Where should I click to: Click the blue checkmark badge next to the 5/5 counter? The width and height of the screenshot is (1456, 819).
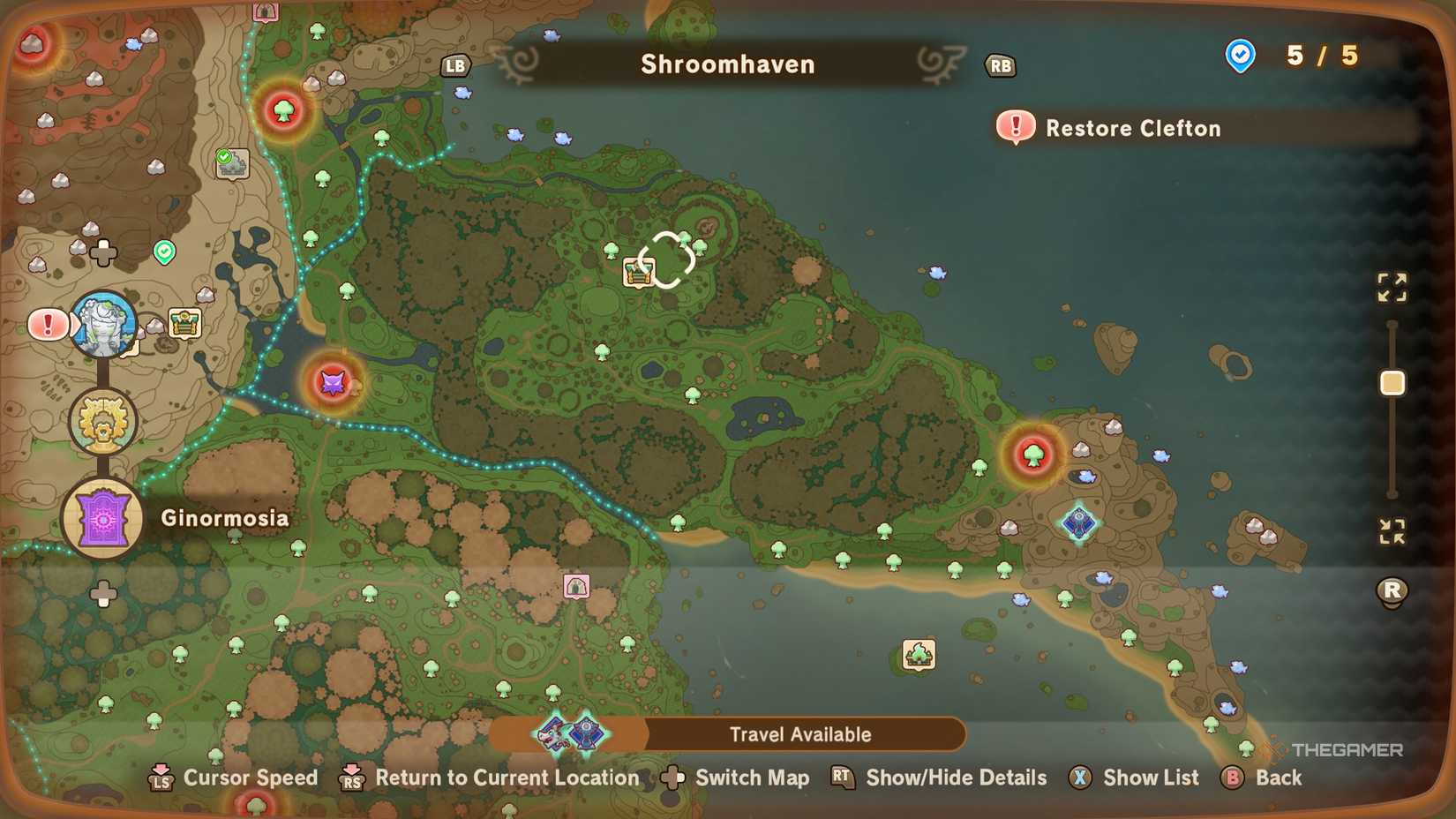click(1240, 56)
